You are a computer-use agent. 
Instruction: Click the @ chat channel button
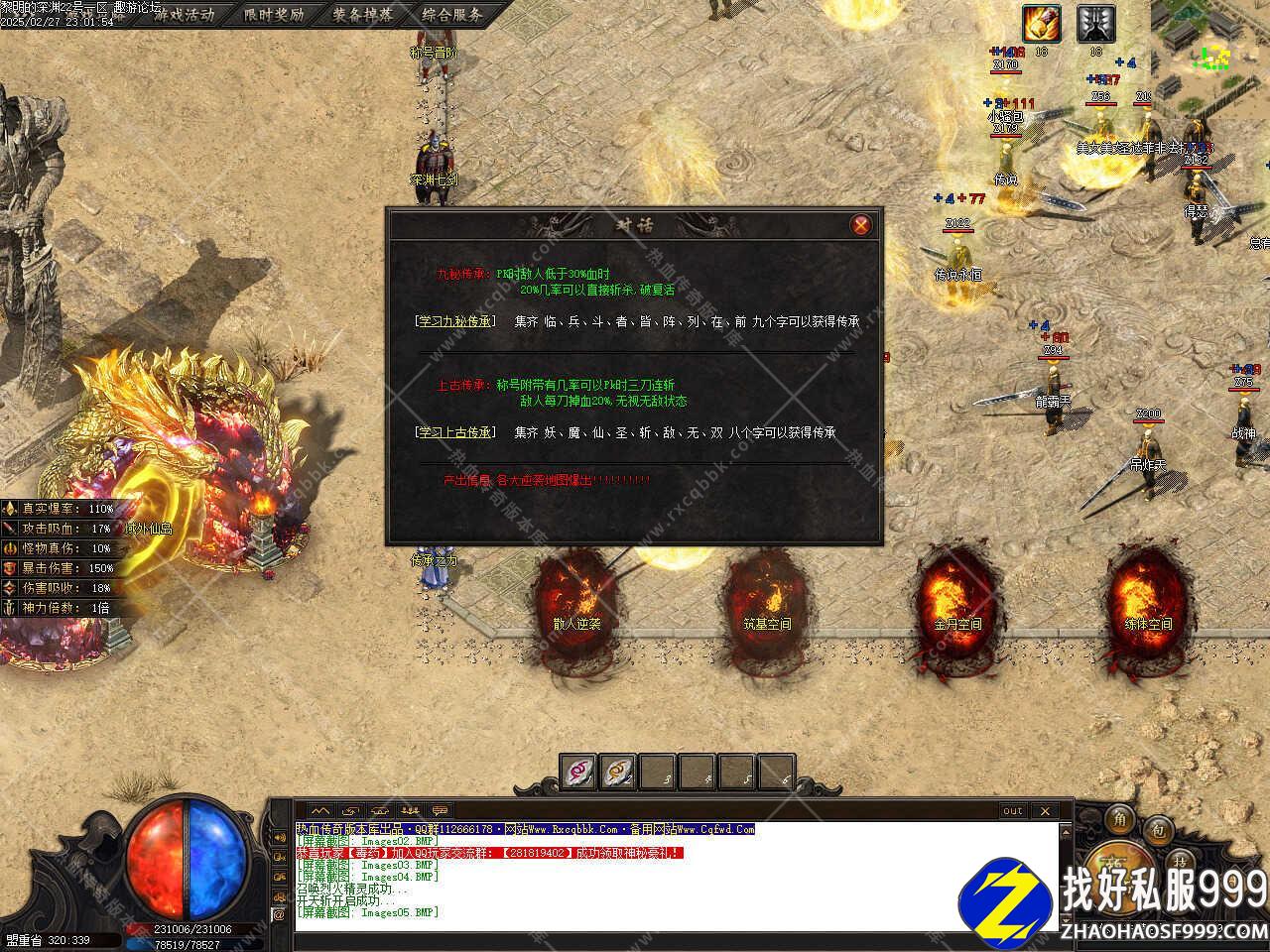(279, 915)
